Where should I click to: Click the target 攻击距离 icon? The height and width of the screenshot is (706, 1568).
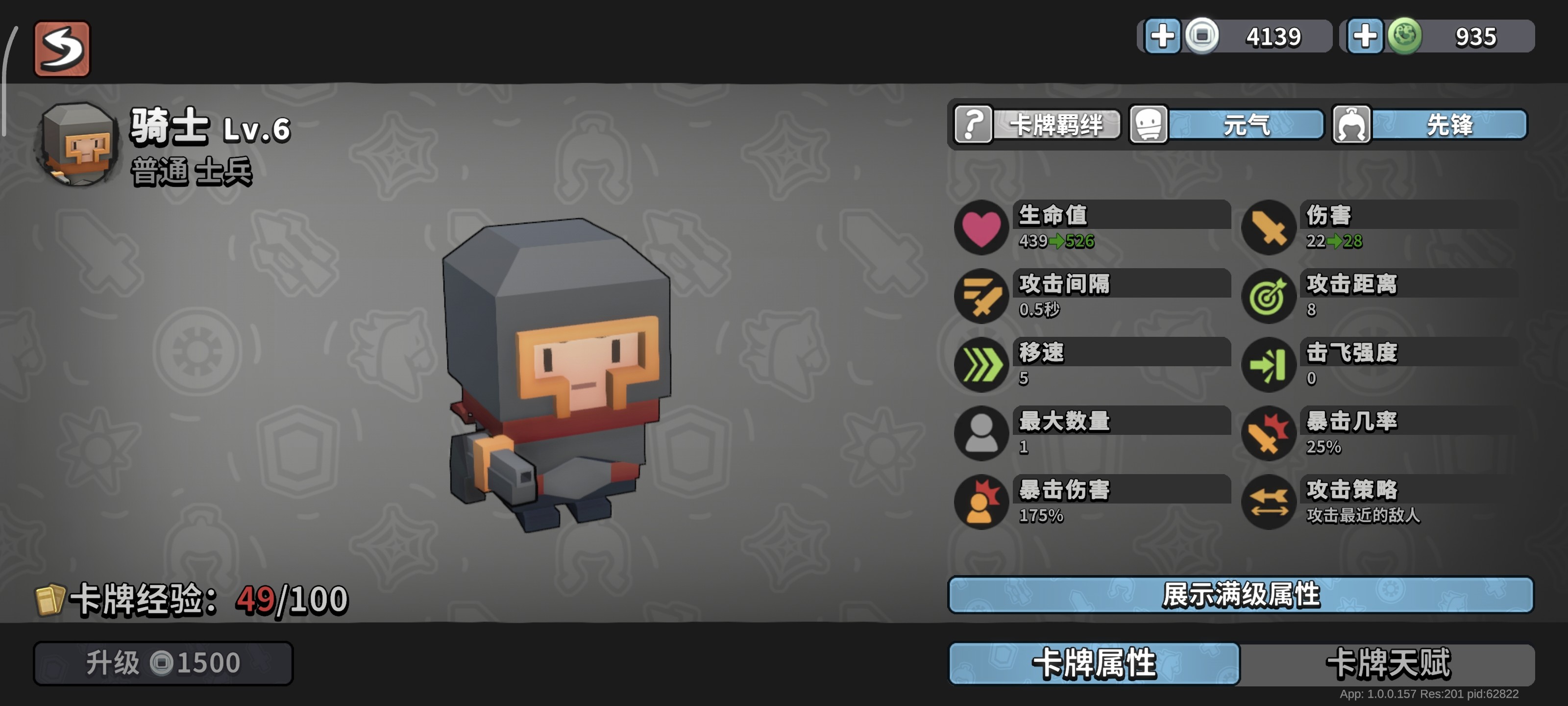1269,297
